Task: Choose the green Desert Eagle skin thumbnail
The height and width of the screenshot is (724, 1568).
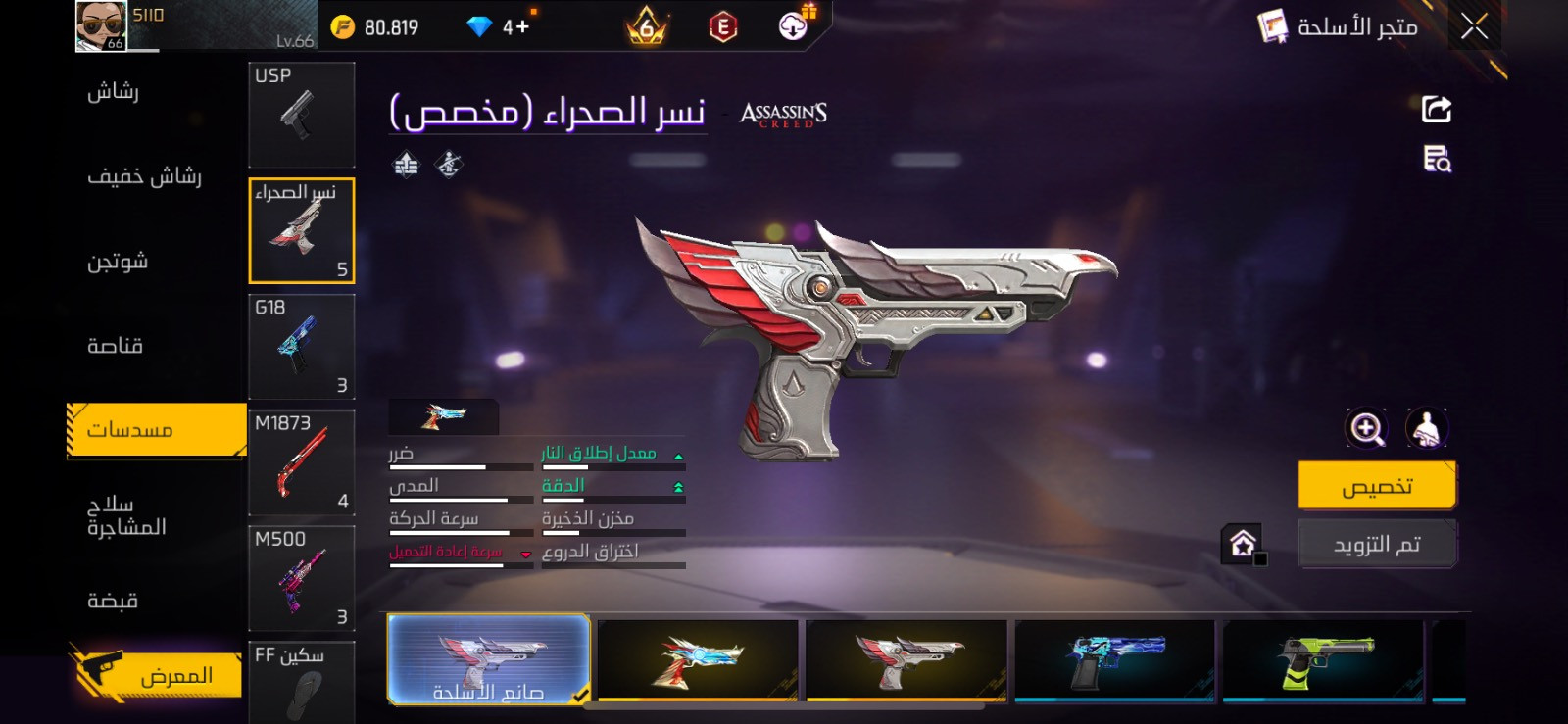Action: click(x=1325, y=662)
